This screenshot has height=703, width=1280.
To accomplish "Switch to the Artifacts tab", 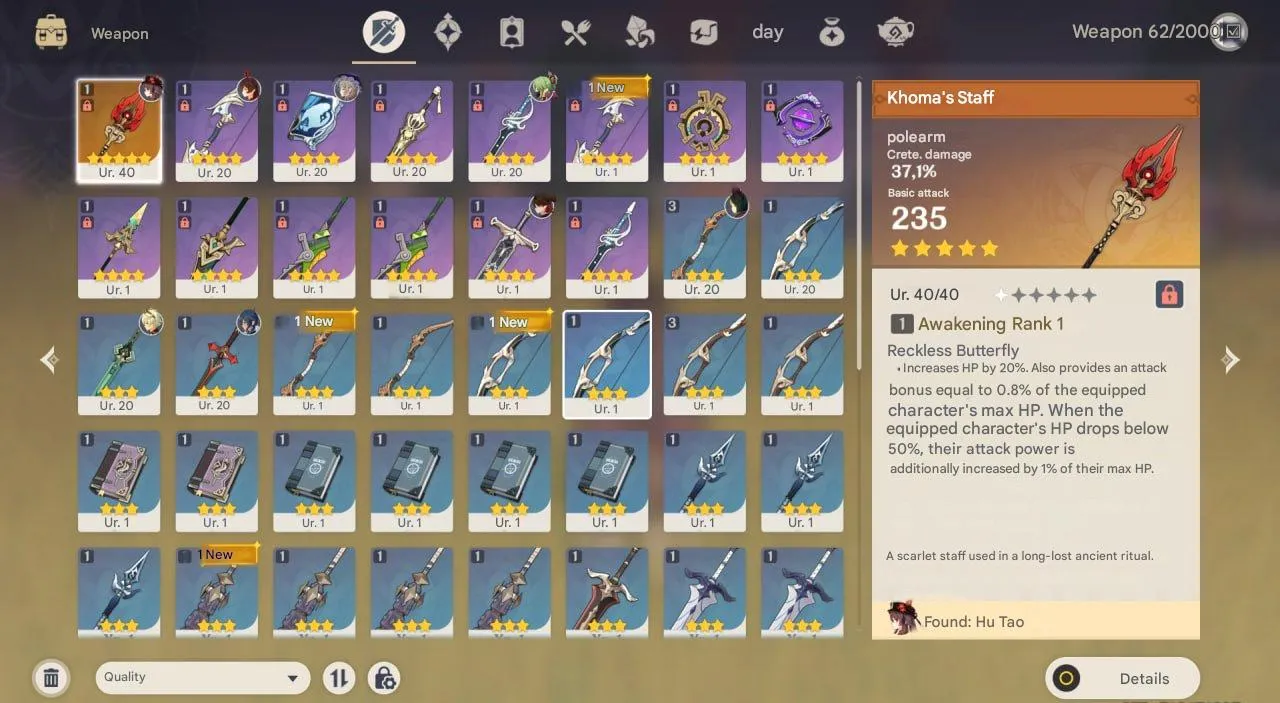I will click(447, 33).
